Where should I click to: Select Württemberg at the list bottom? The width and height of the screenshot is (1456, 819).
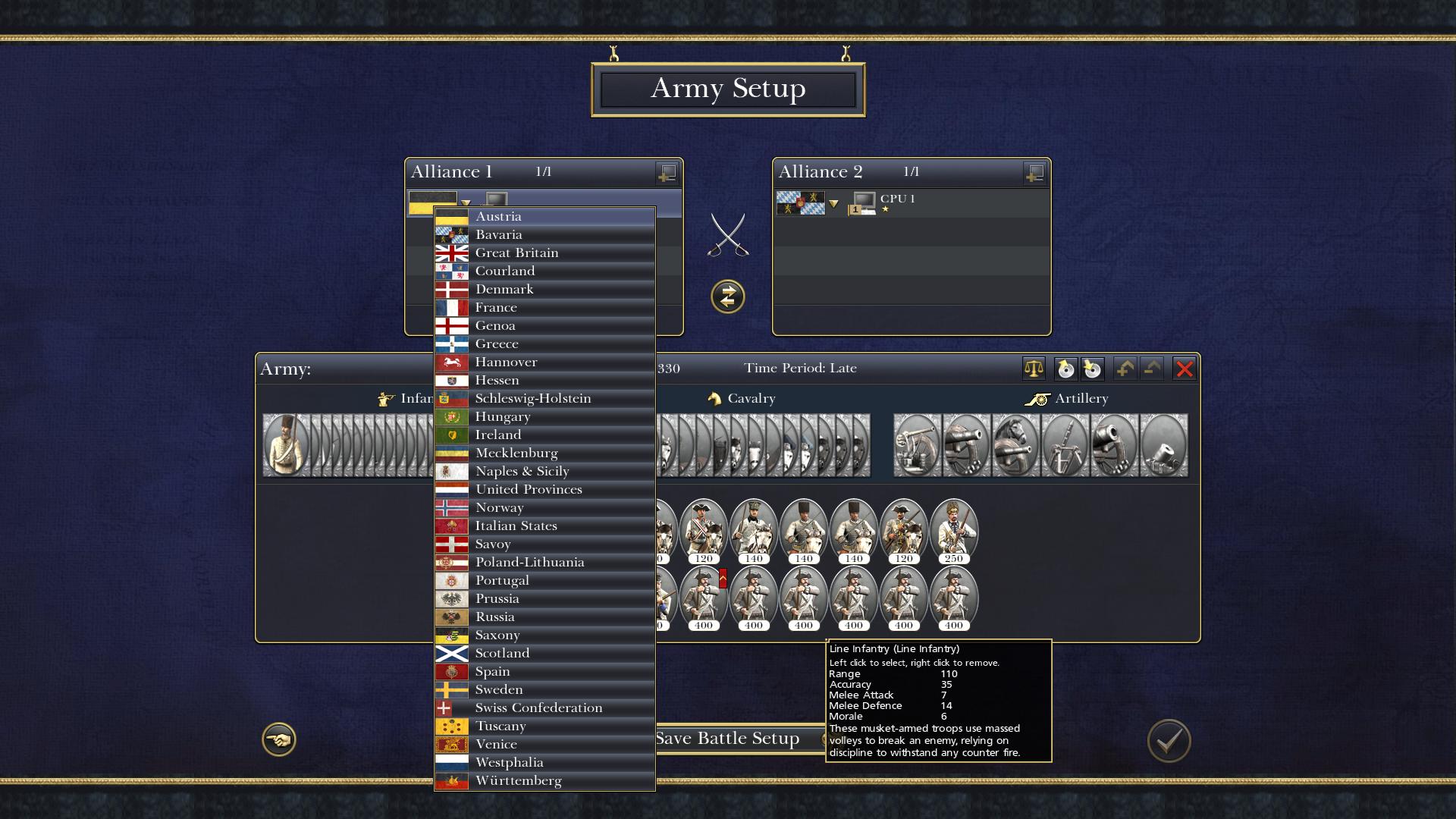point(544,781)
